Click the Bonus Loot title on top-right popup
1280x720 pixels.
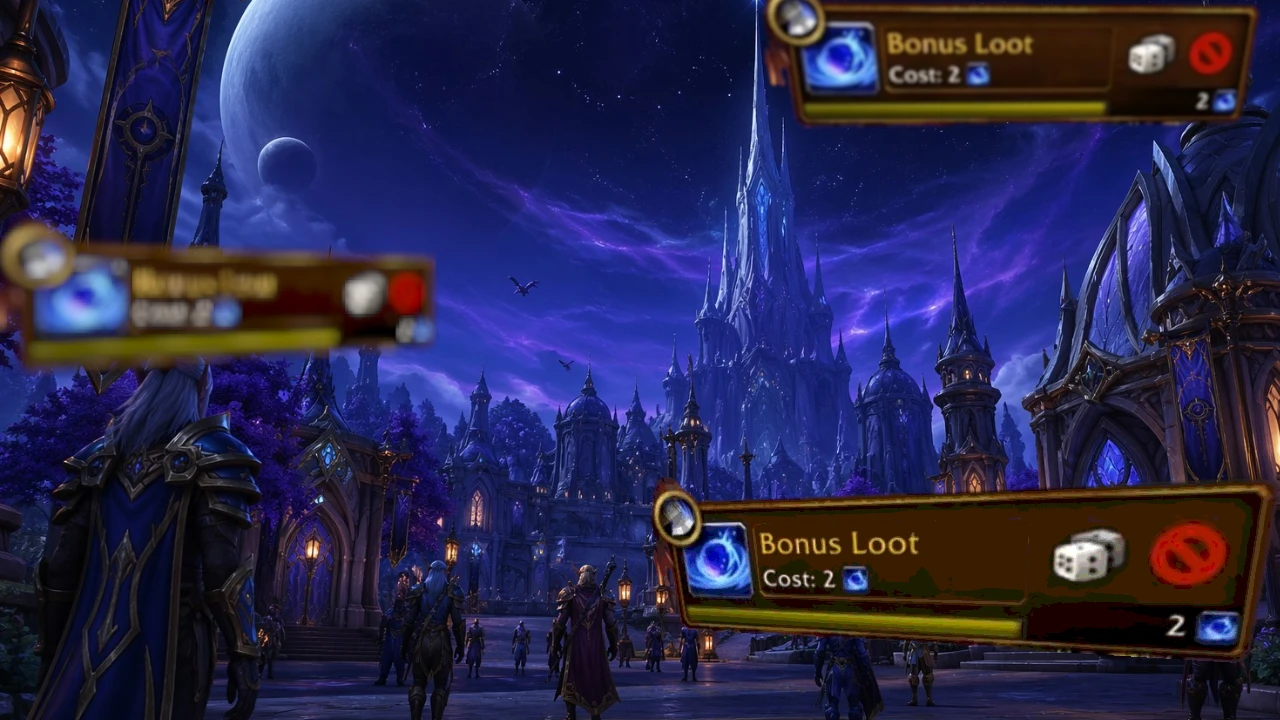(961, 43)
